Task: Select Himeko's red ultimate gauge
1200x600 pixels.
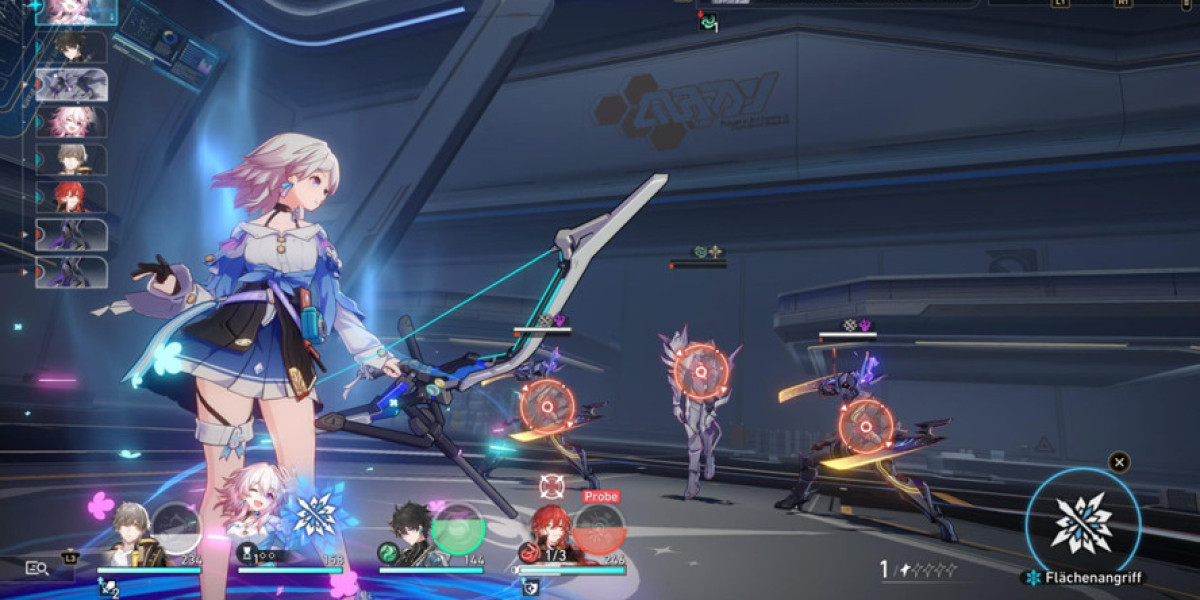Action: (x=598, y=529)
